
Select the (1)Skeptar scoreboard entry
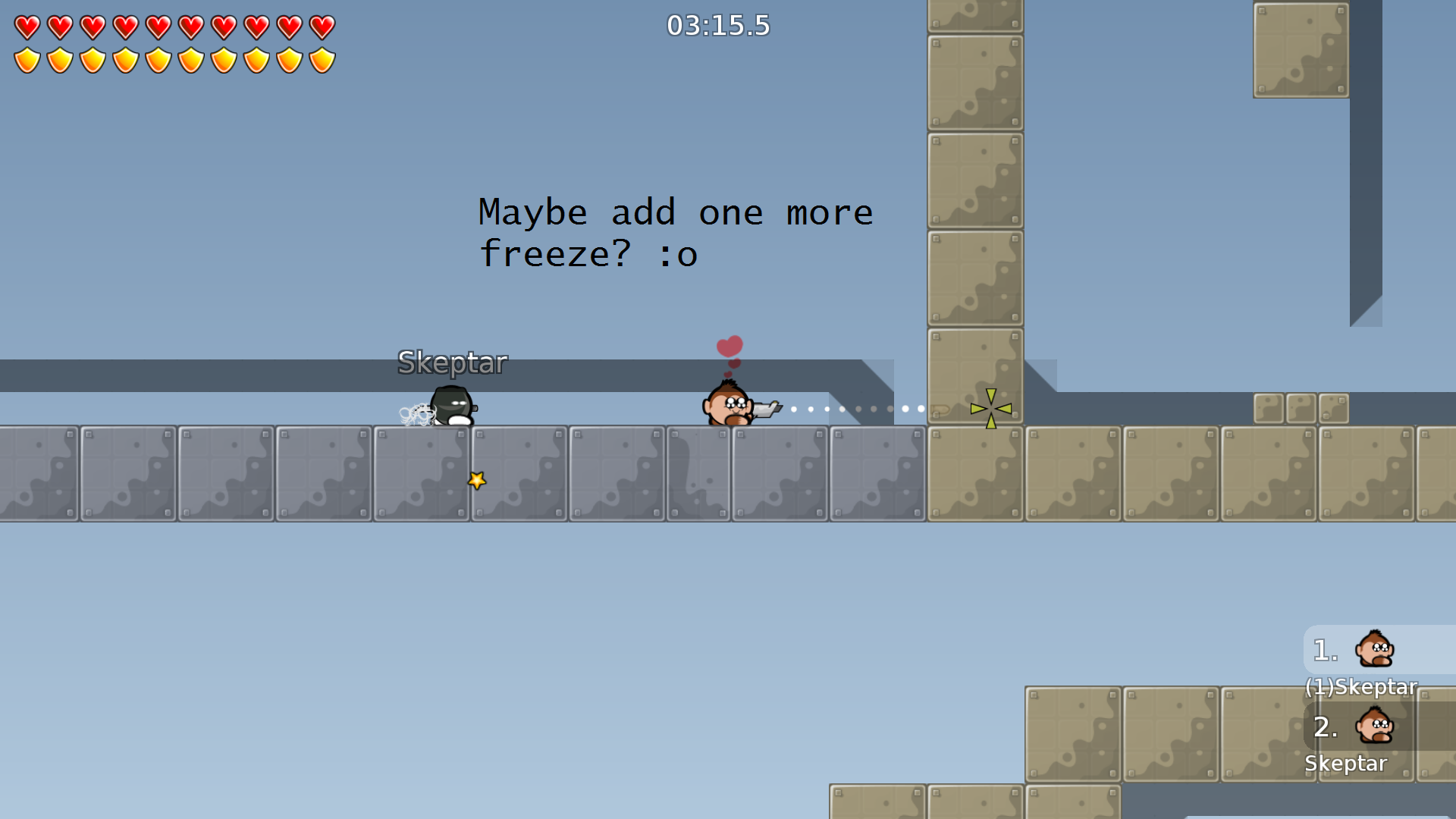(x=1361, y=687)
